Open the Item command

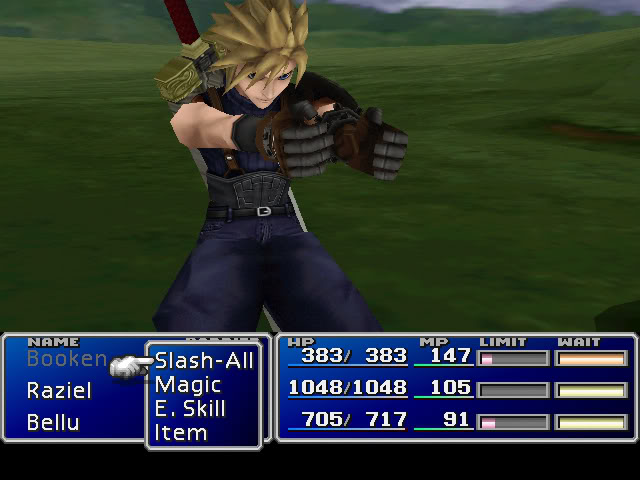point(181,433)
